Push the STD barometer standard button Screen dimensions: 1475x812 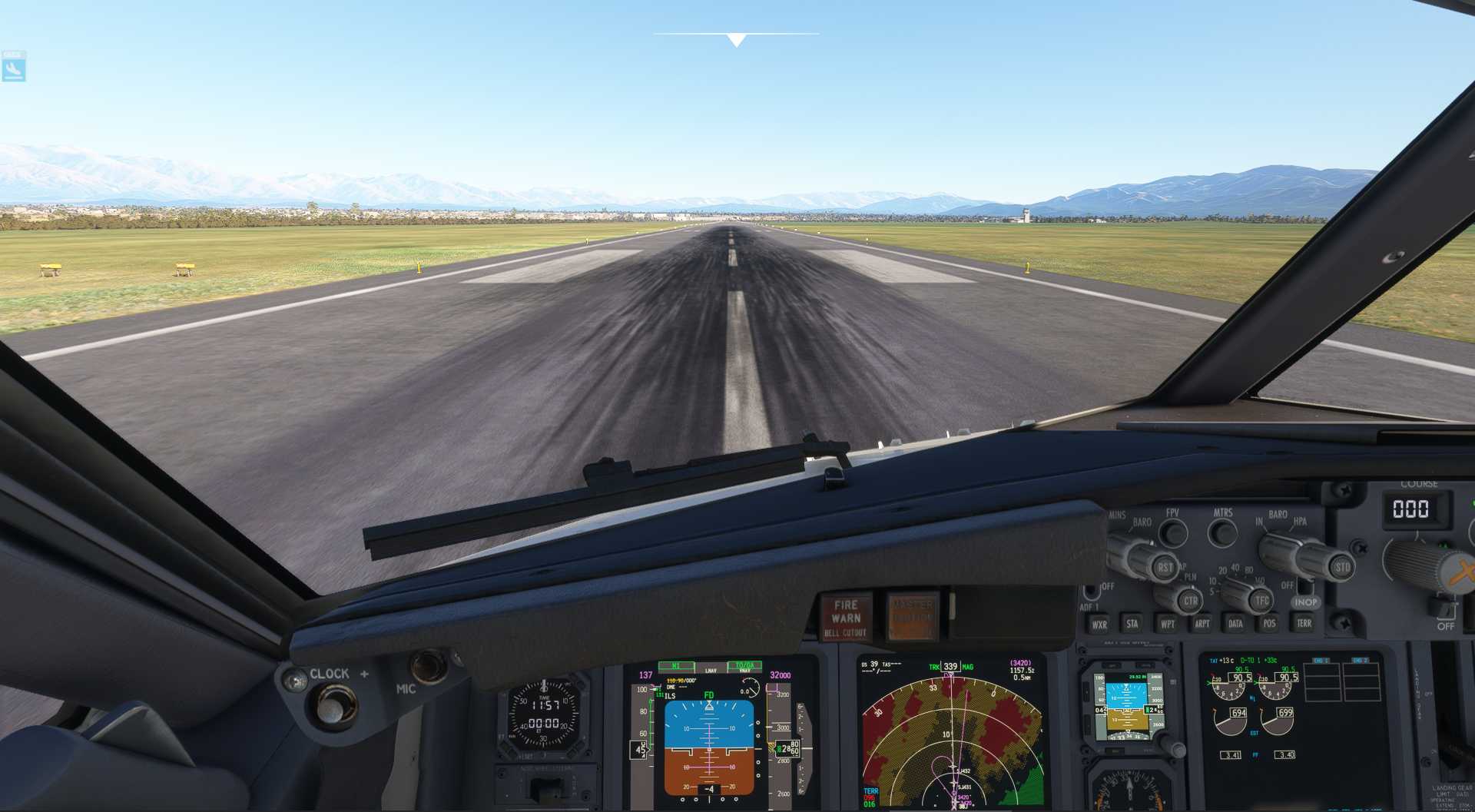pos(1341,568)
